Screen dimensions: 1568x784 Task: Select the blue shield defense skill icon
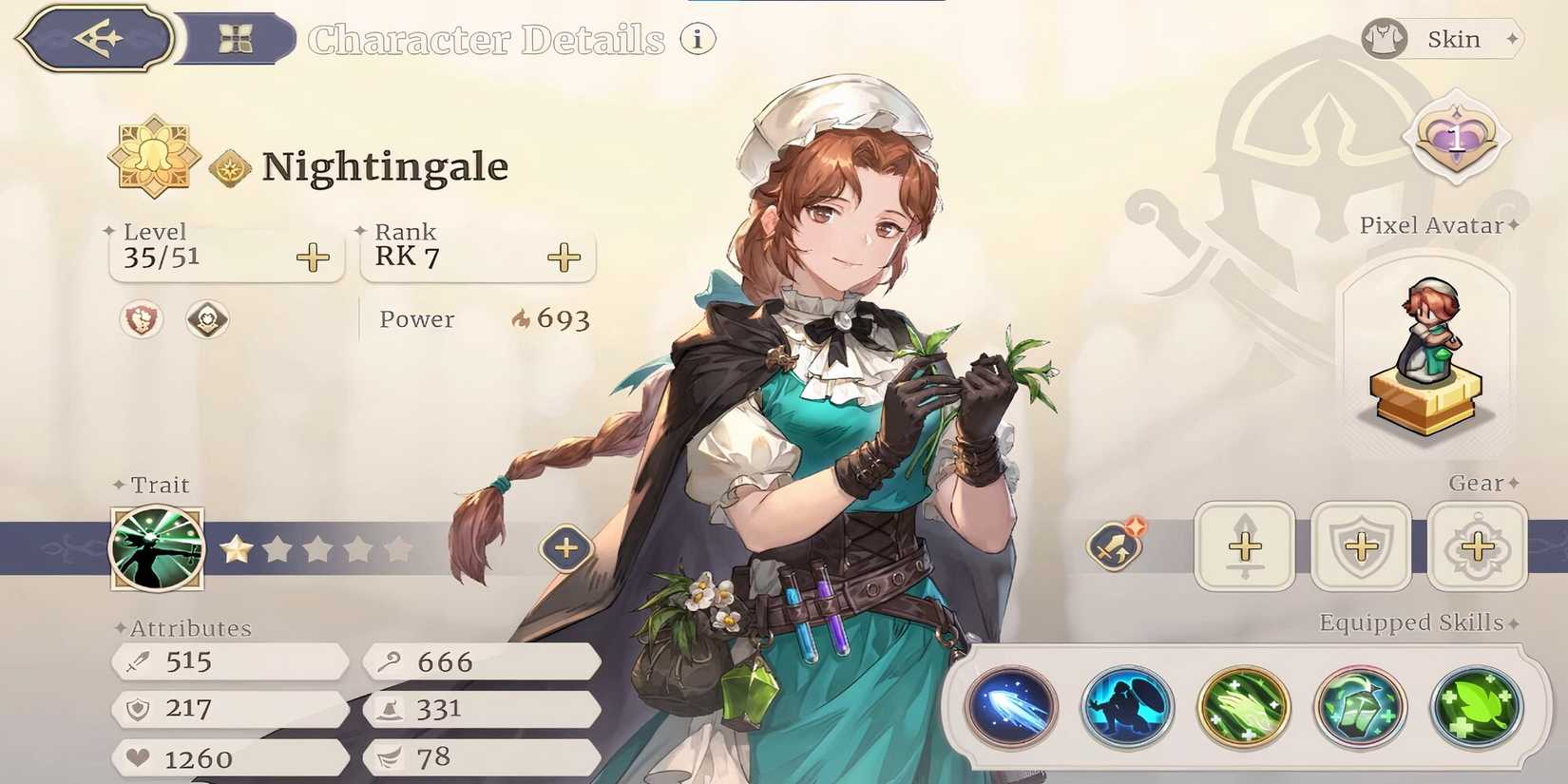click(x=1129, y=707)
